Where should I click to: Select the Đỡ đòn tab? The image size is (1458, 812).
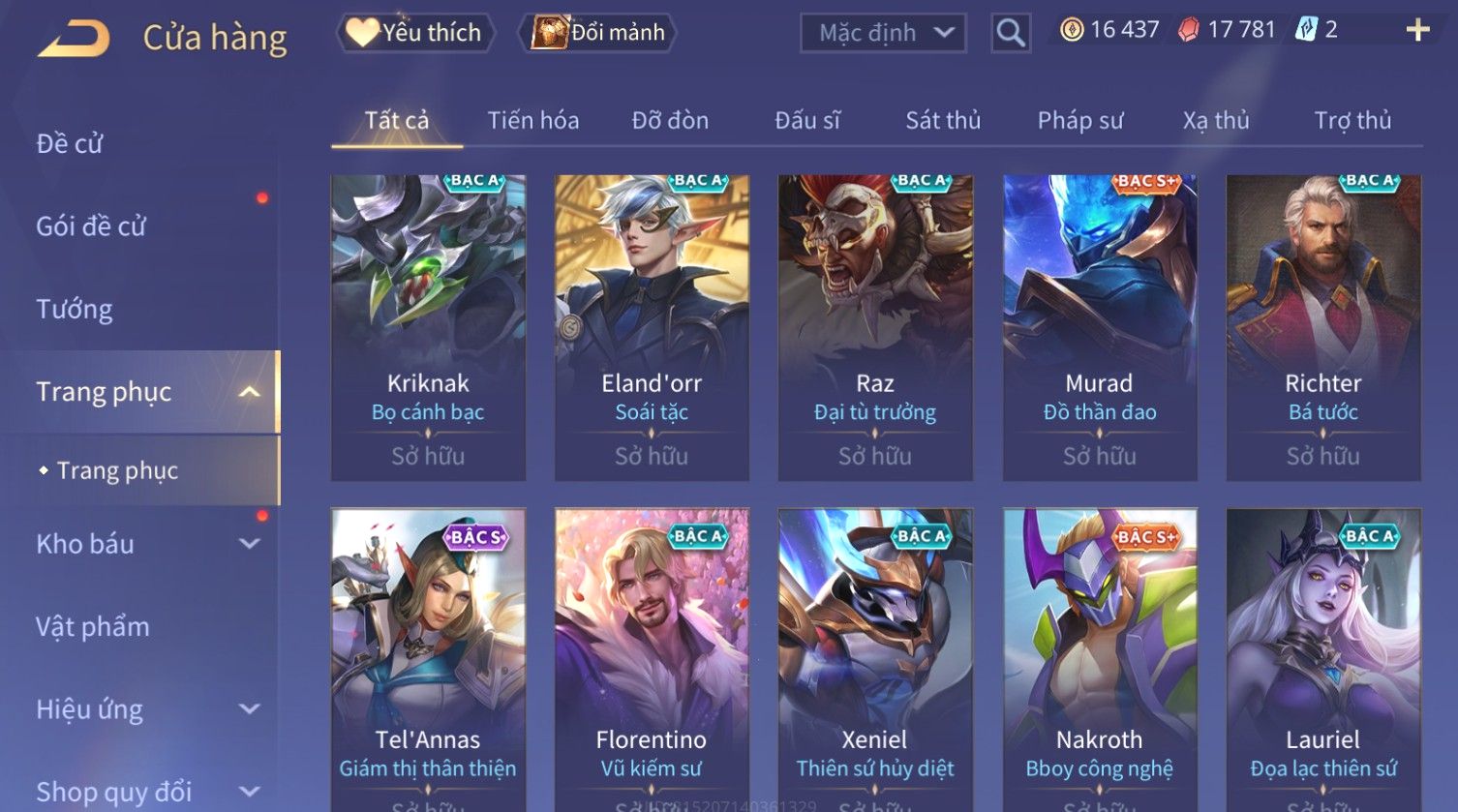tap(670, 120)
